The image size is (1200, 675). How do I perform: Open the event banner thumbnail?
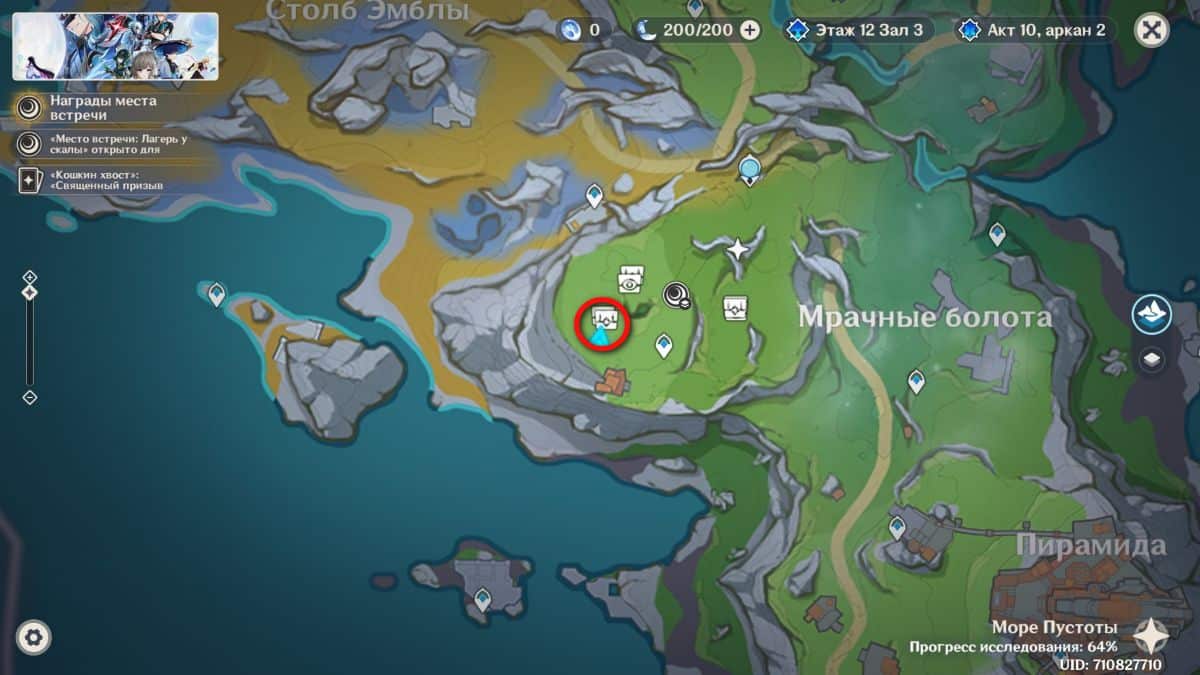click(x=115, y=46)
